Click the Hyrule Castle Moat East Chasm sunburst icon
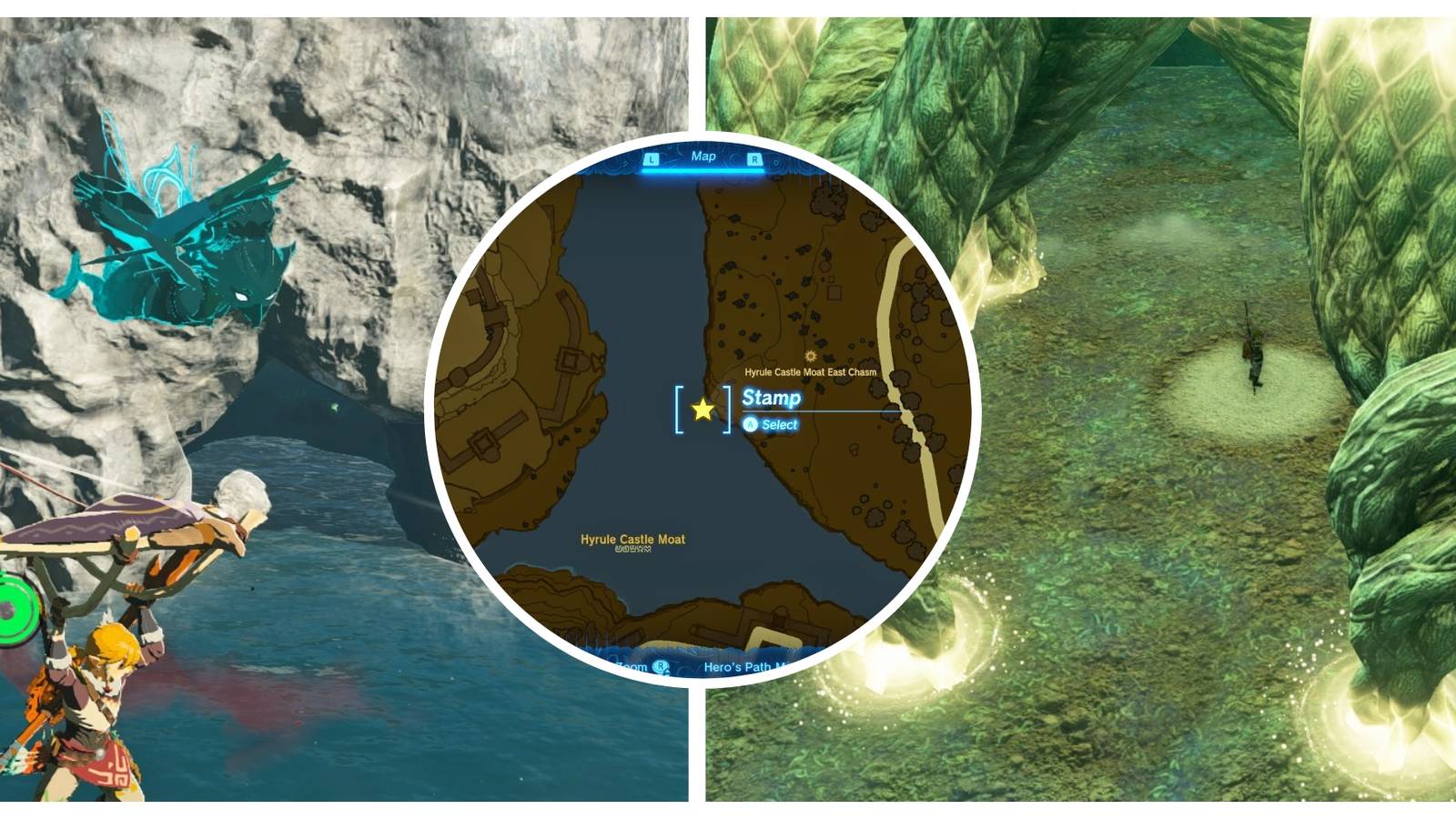This screenshot has height=819, width=1456. click(x=809, y=355)
